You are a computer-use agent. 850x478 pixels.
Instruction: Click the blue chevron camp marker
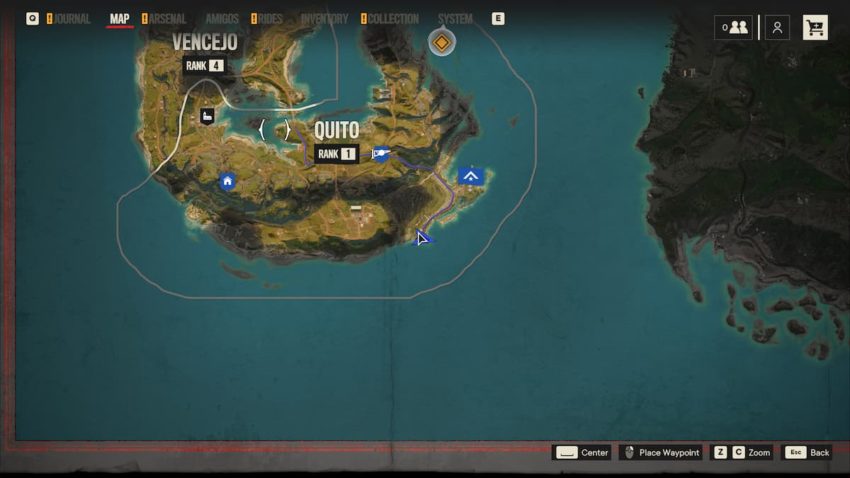click(471, 177)
